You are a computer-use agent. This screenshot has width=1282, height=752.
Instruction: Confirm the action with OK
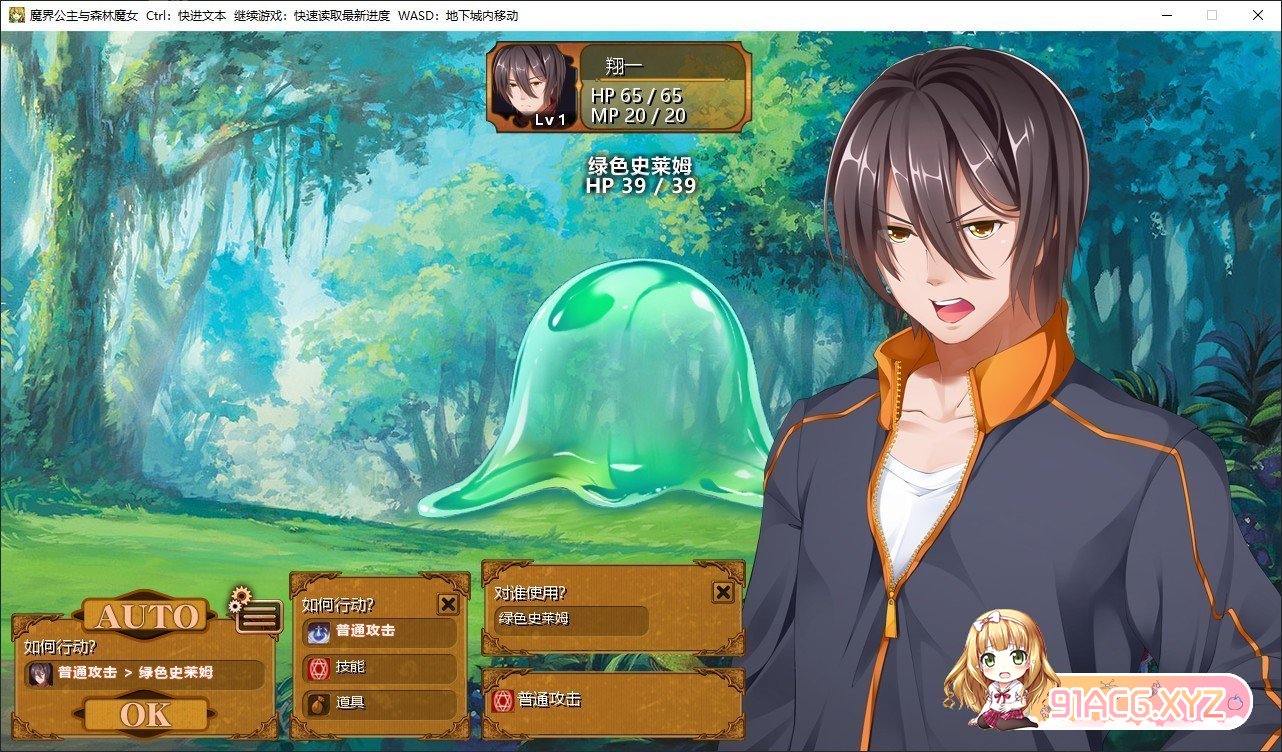146,714
